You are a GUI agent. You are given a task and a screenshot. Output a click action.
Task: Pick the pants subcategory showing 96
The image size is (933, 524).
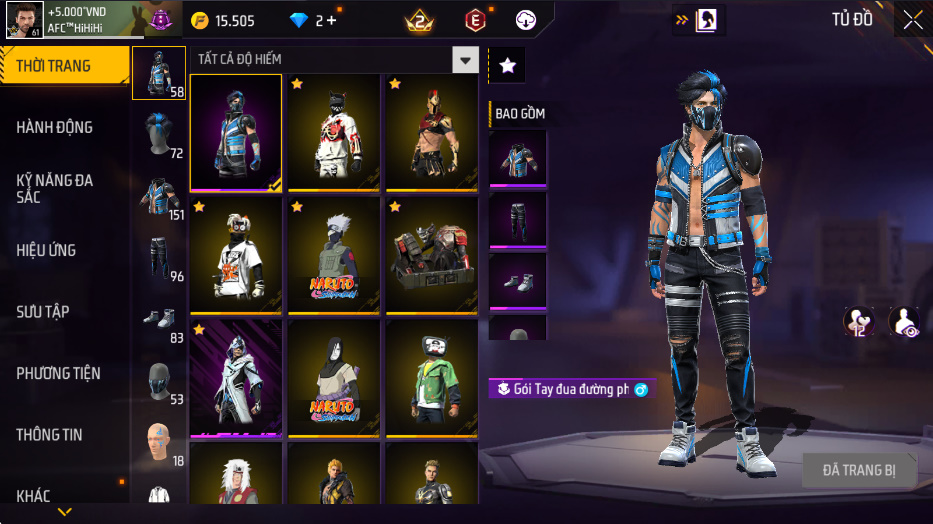coord(159,258)
